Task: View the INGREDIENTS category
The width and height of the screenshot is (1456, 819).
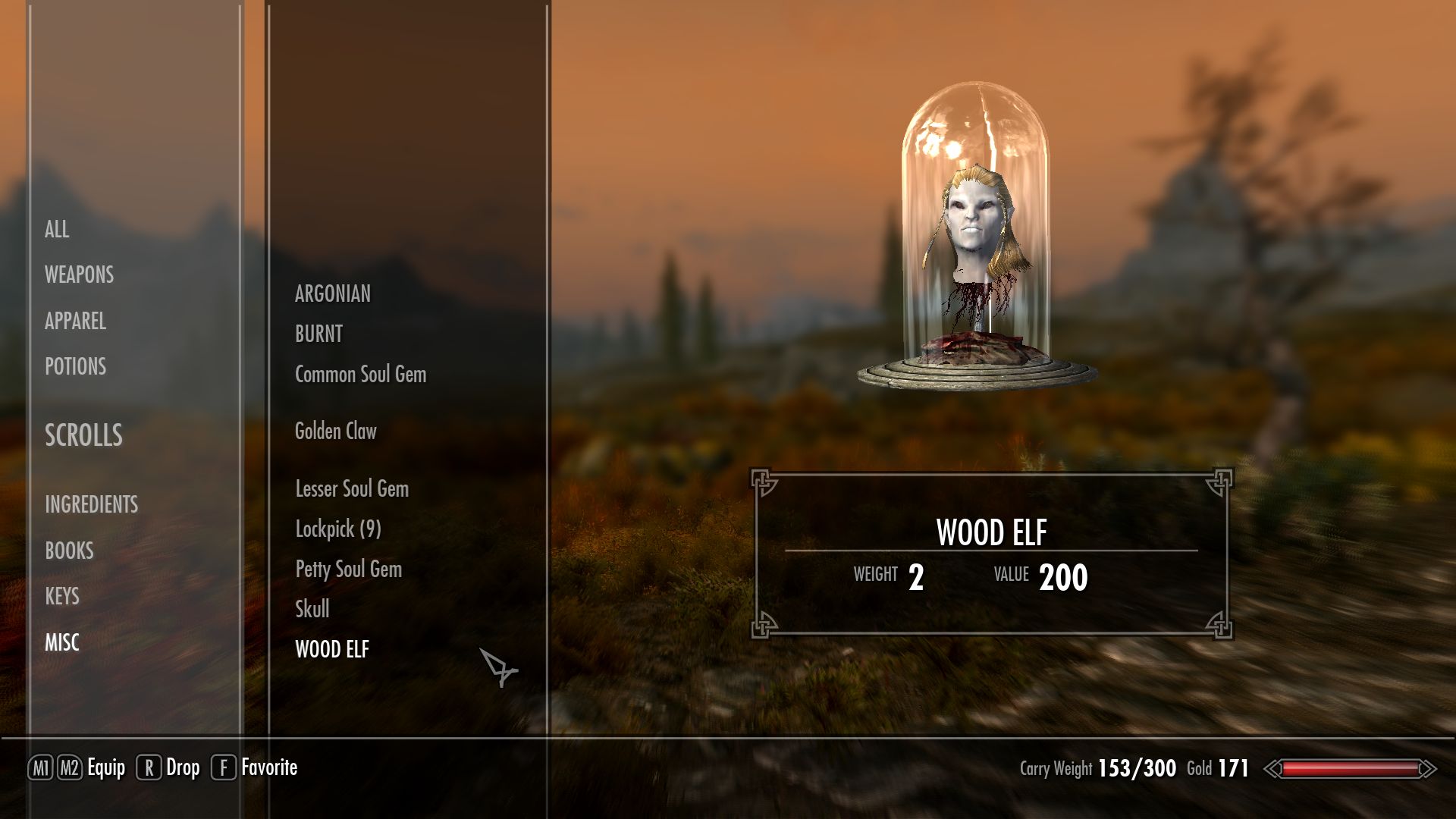Action: [x=91, y=504]
